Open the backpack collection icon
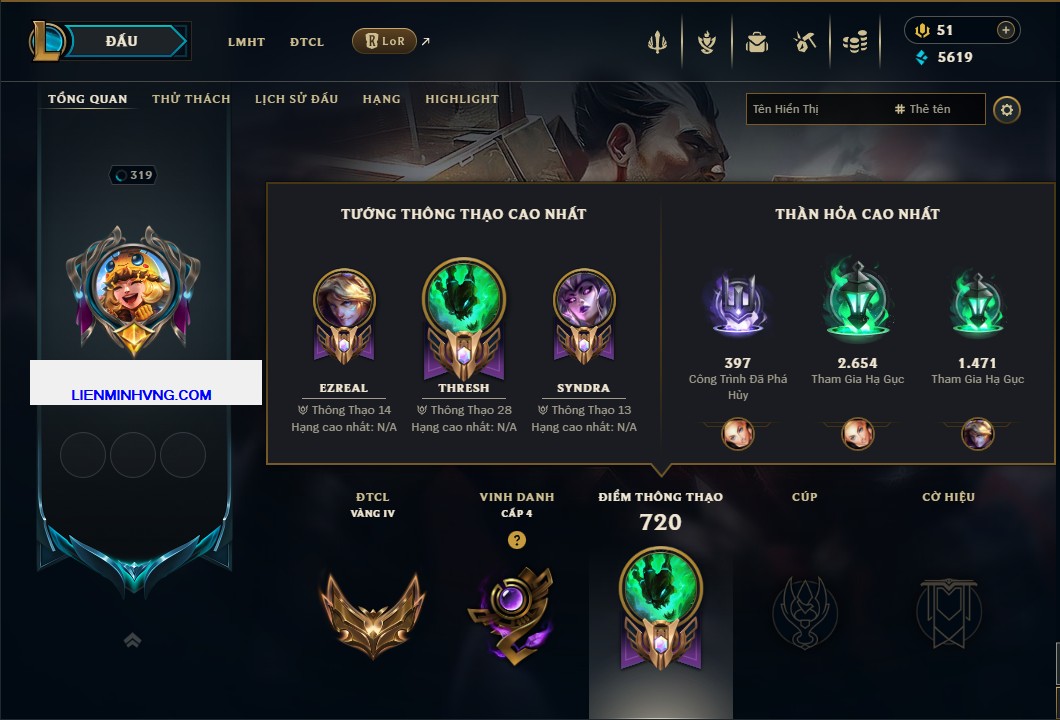Image resolution: width=1060 pixels, height=720 pixels. (x=756, y=42)
